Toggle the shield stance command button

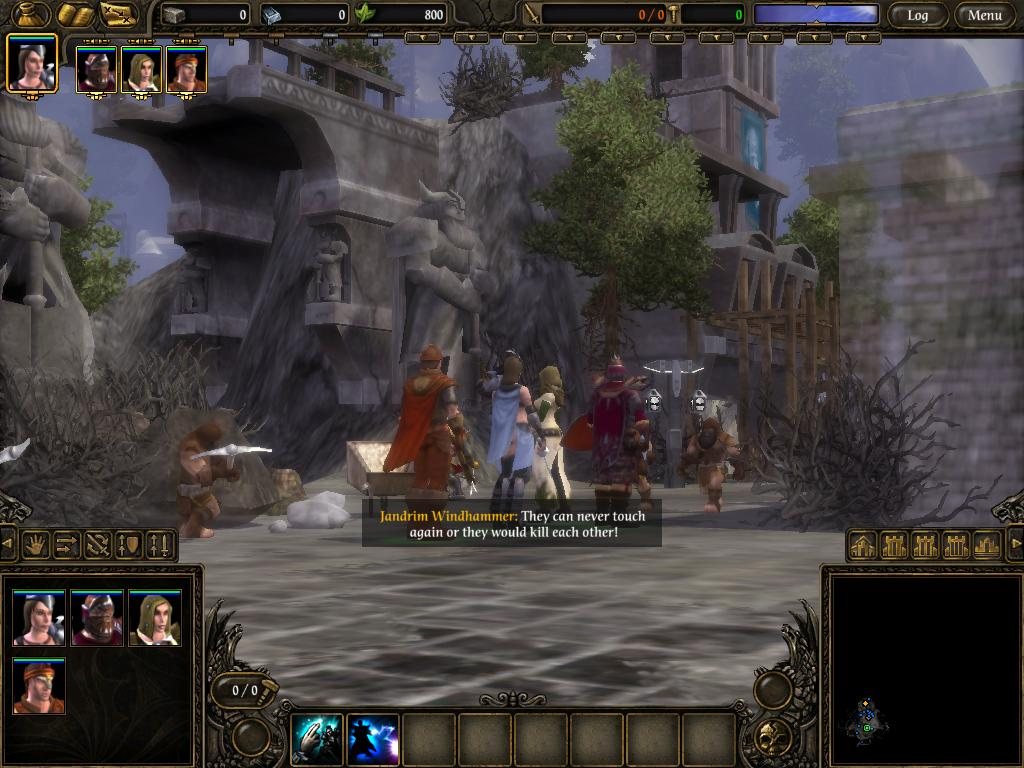click(x=129, y=545)
